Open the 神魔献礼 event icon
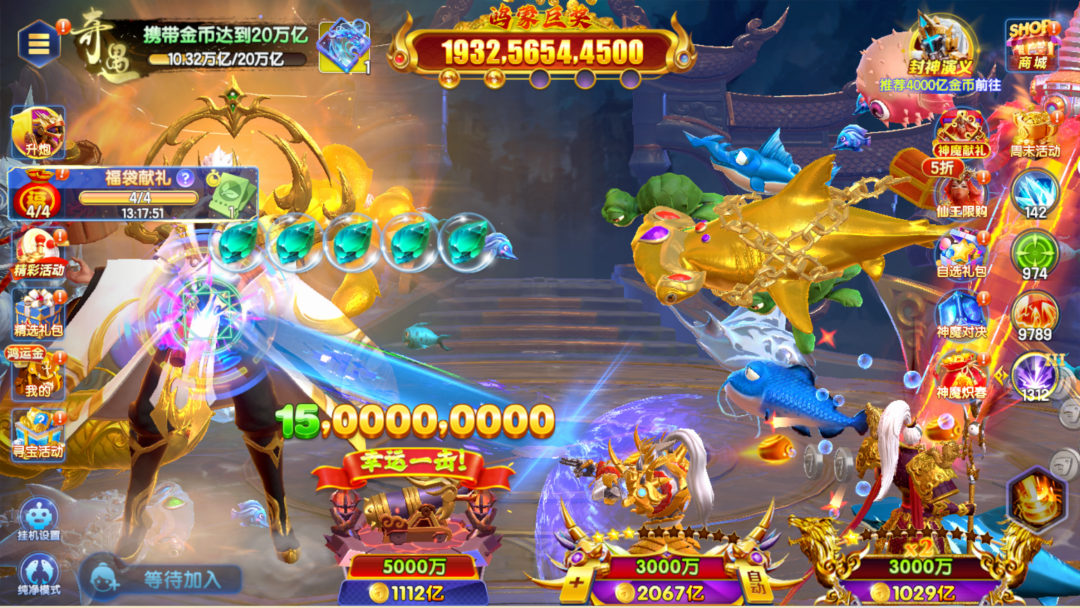Viewport: 1080px width, 608px height. pyautogui.click(x=962, y=133)
